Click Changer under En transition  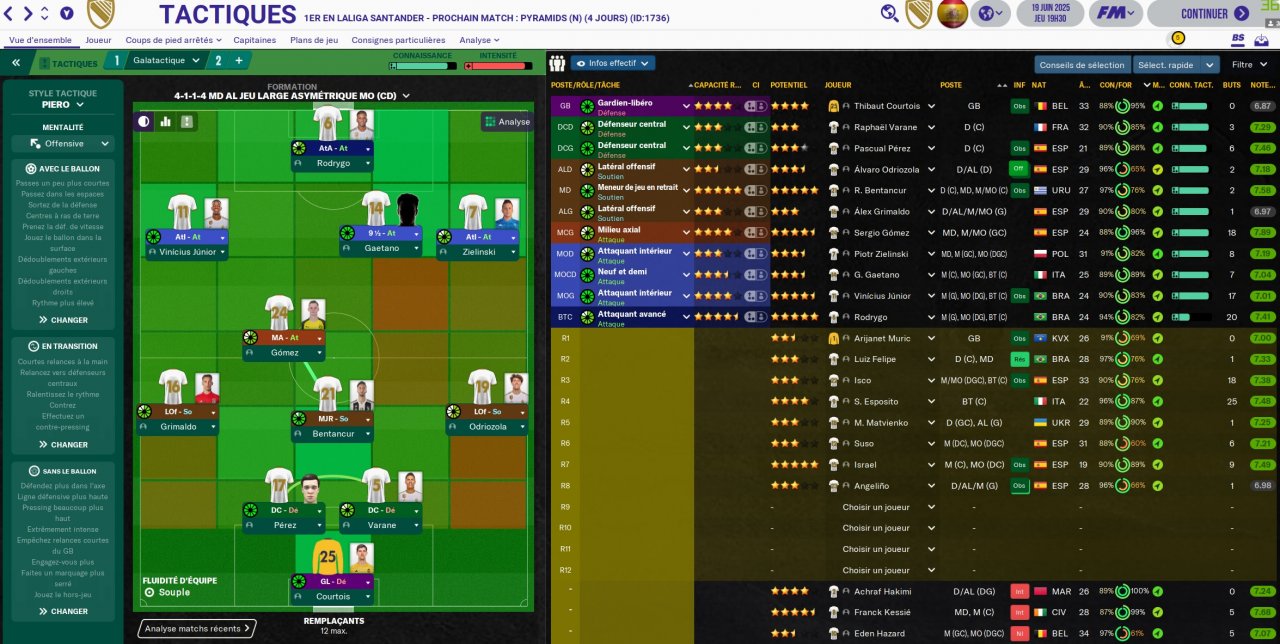[x=63, y=445]
